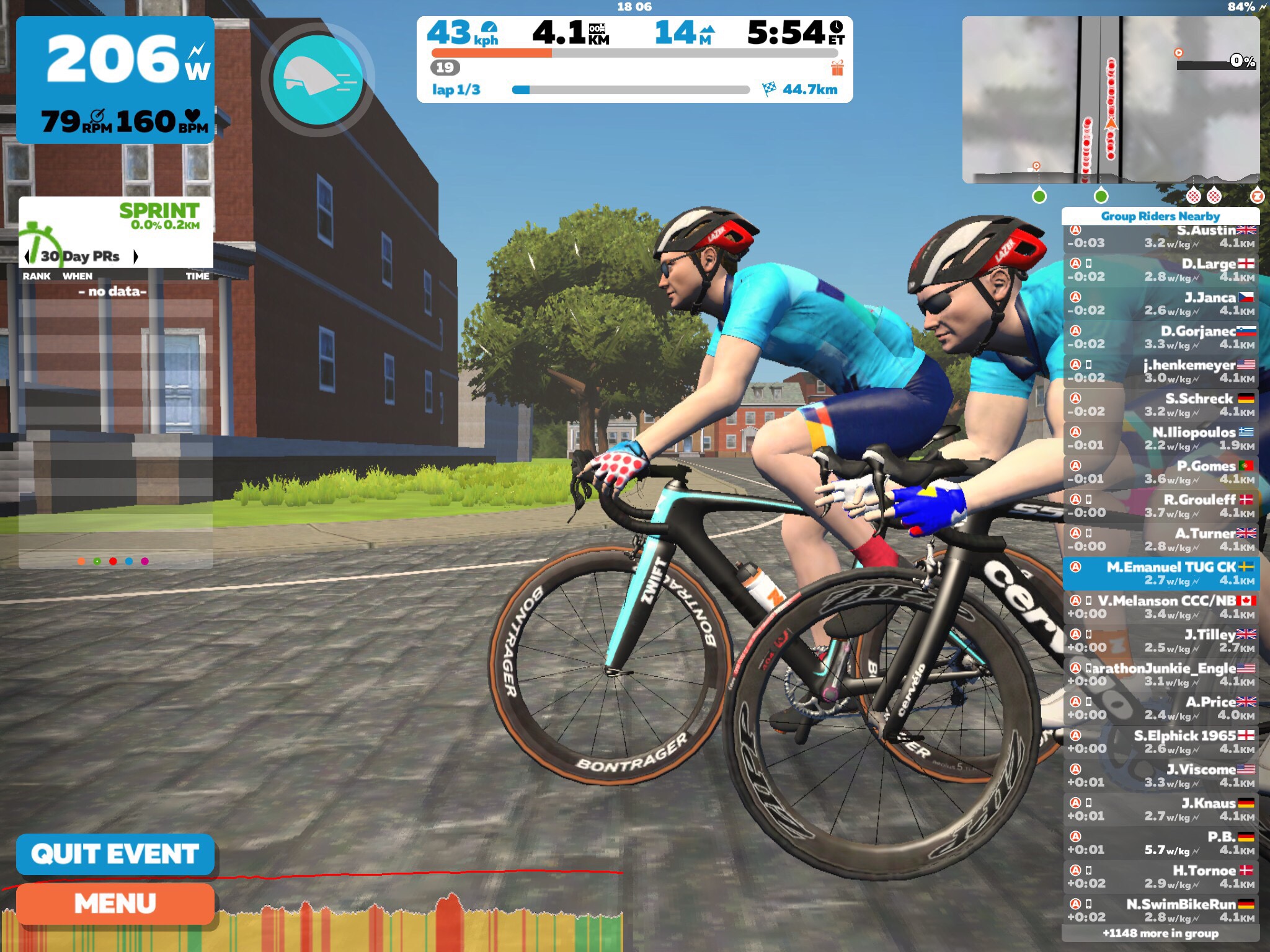1270x952 pixels.
Task: Choose P.Gomes from Group Riders Nearby
Action: coord(1160,472)
